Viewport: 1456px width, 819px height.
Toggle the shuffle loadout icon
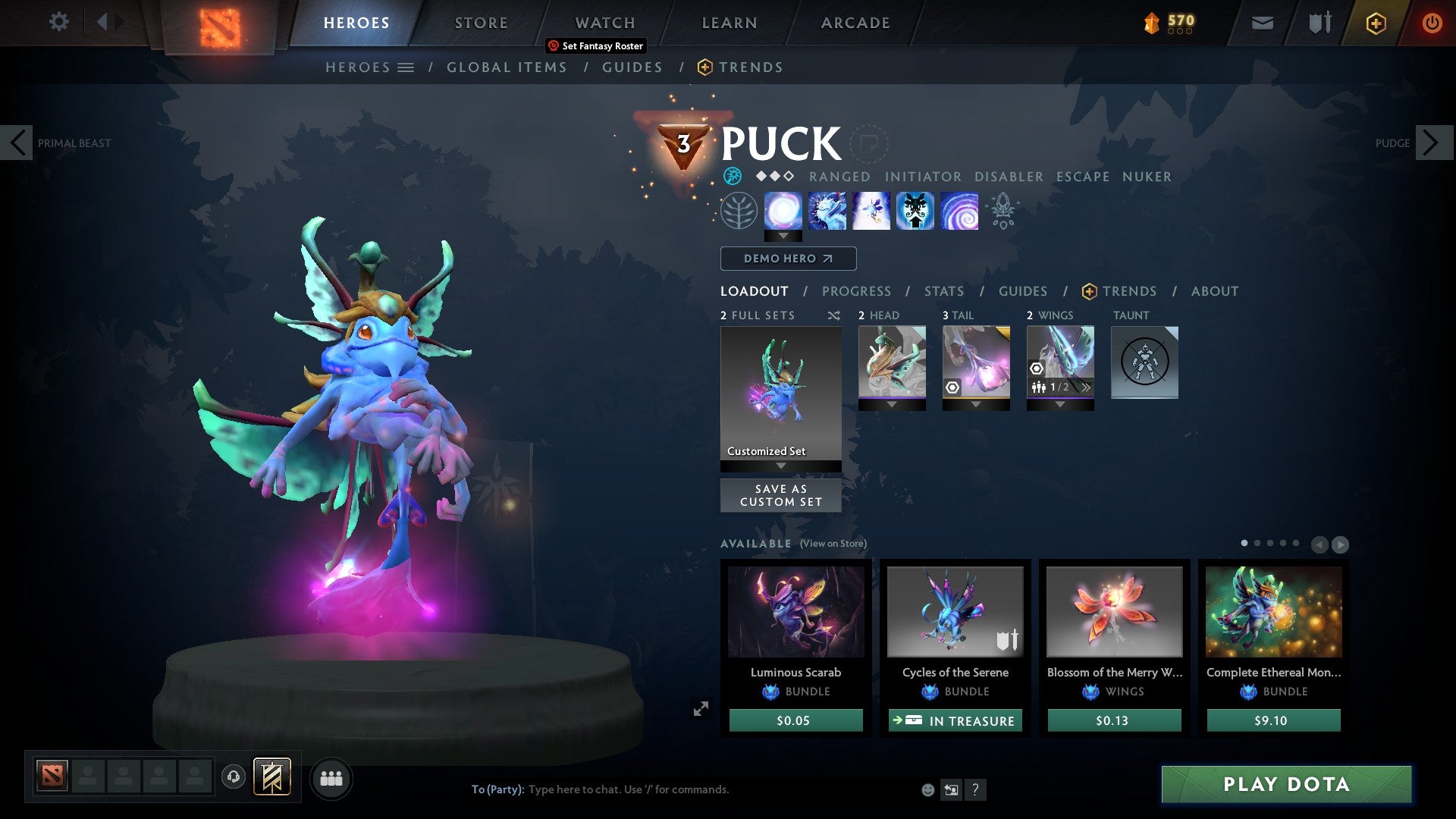pos(834,315)
